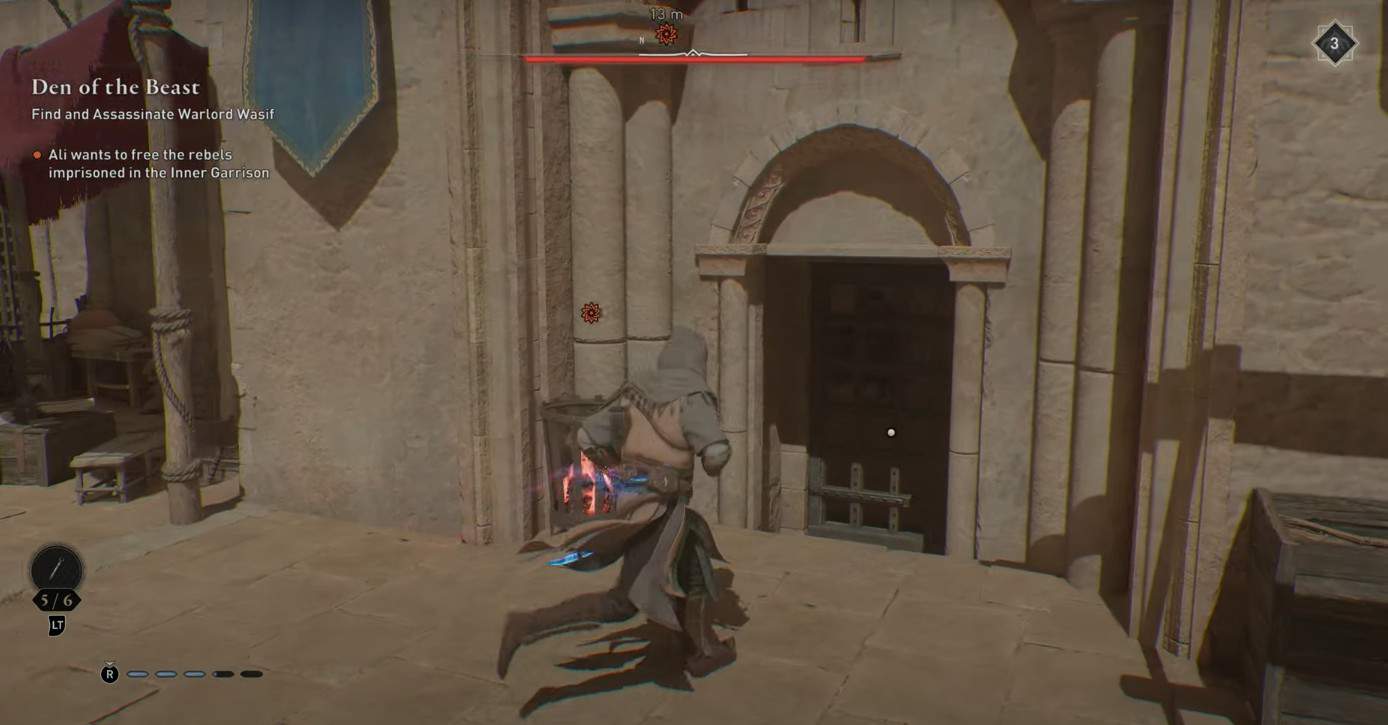Open the tool selector wheel via the knife circle
Screen dimensions: 1388x725
57,568
